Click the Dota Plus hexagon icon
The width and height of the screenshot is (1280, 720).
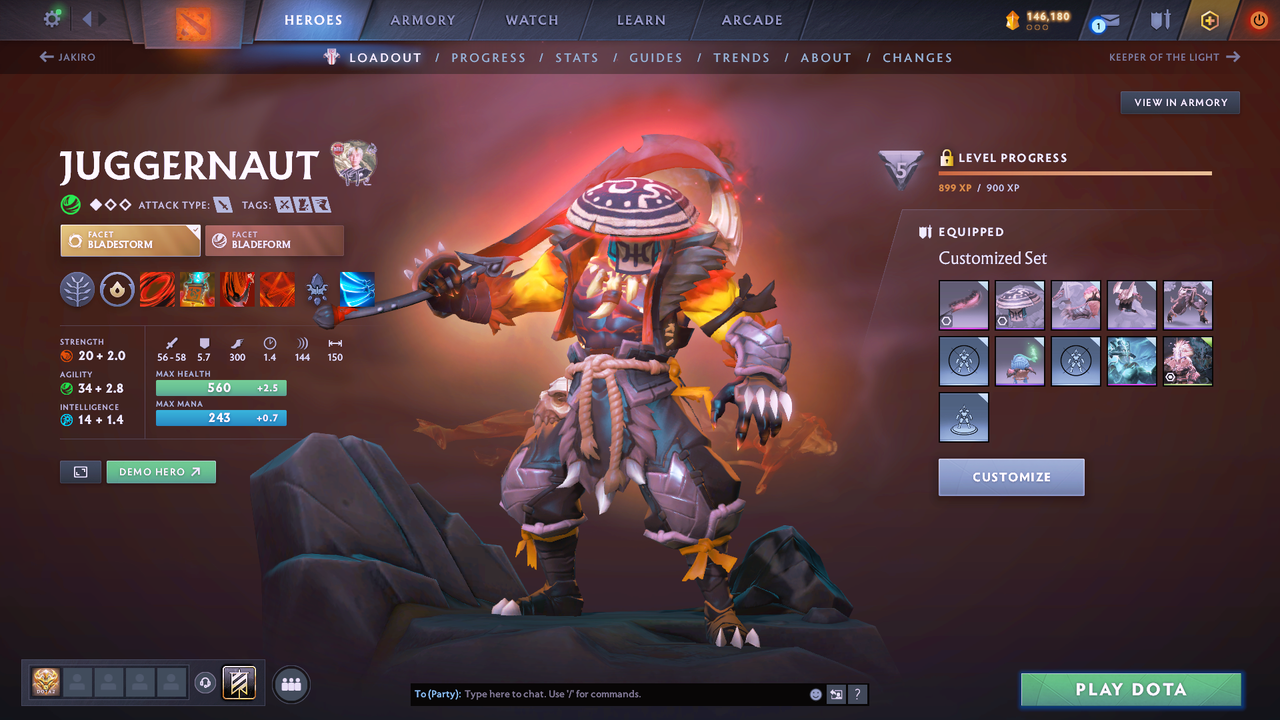[1209, 20]
